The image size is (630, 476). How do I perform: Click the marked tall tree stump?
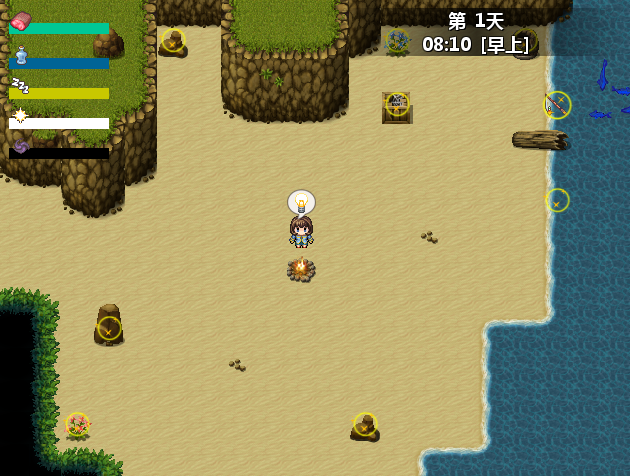pos(109,327)
